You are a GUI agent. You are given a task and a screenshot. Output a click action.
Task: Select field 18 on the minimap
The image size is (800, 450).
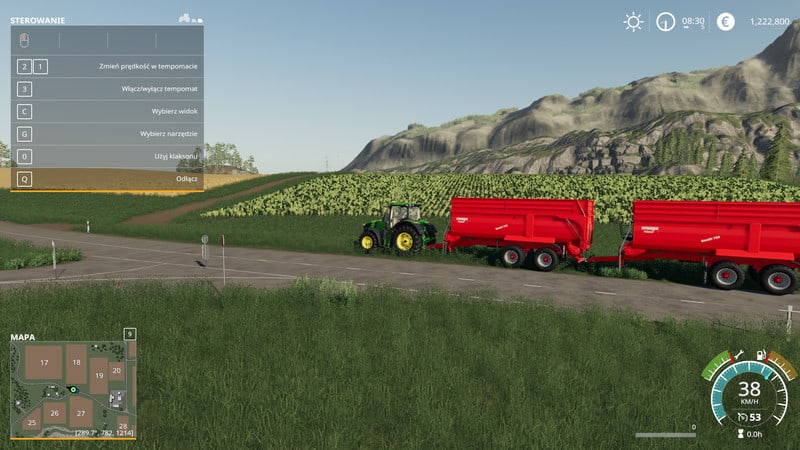tap(77, 361)
